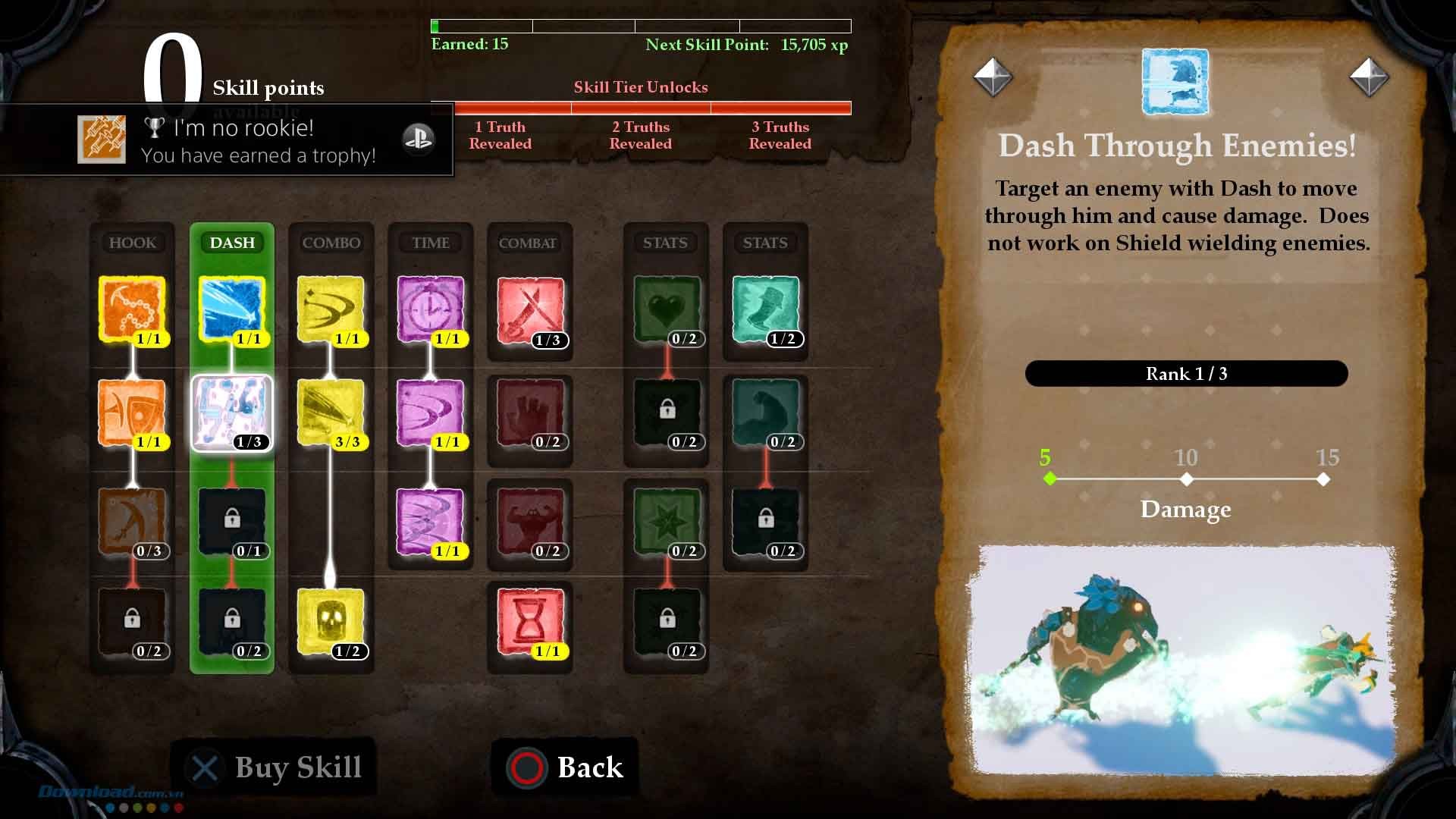Select the purple clock Time skill
Image resolution: width=1456 pixels, height=819 pixels.
click(431, 308)
